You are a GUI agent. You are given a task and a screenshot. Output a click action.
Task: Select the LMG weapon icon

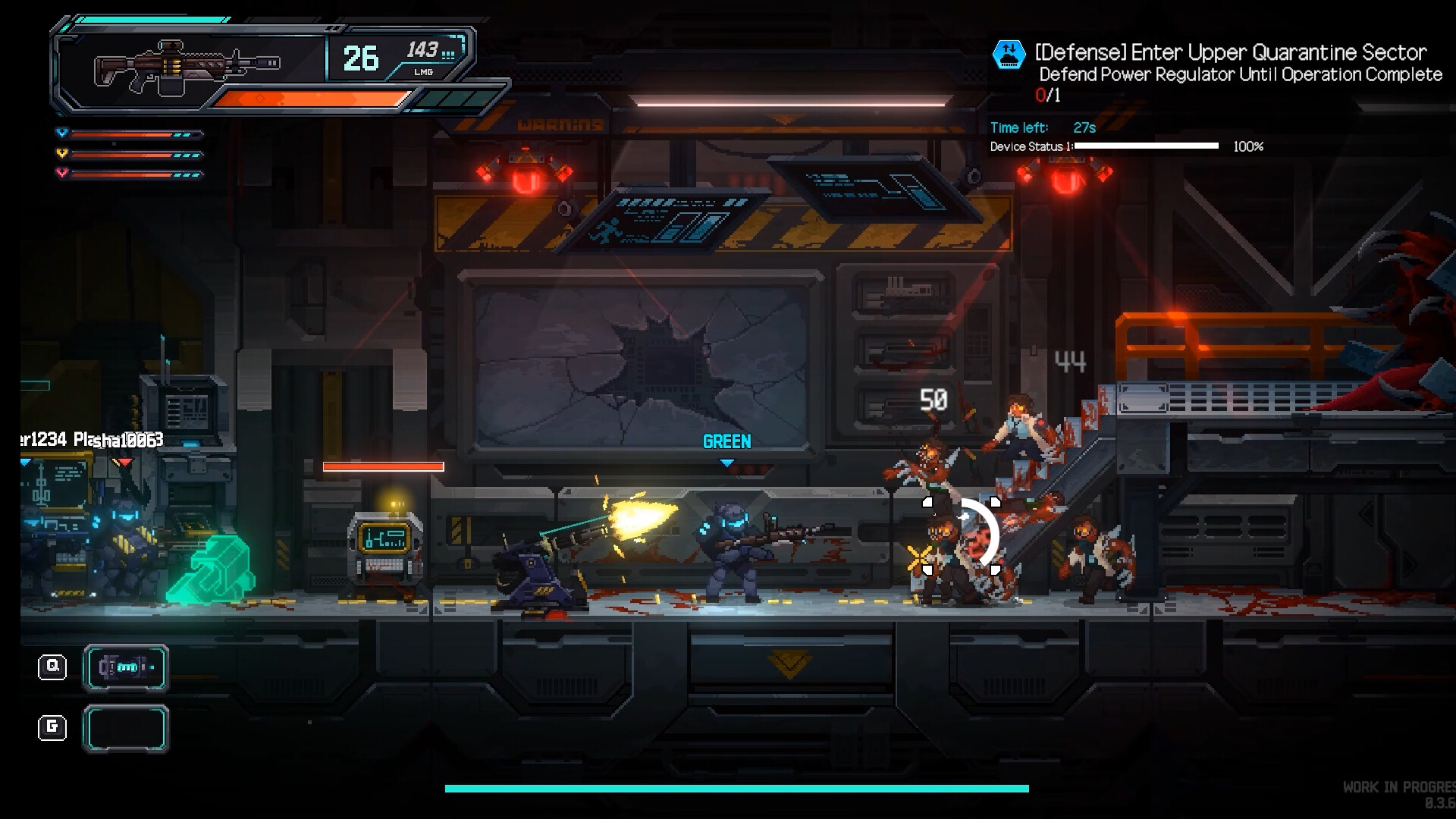(187, 67)
